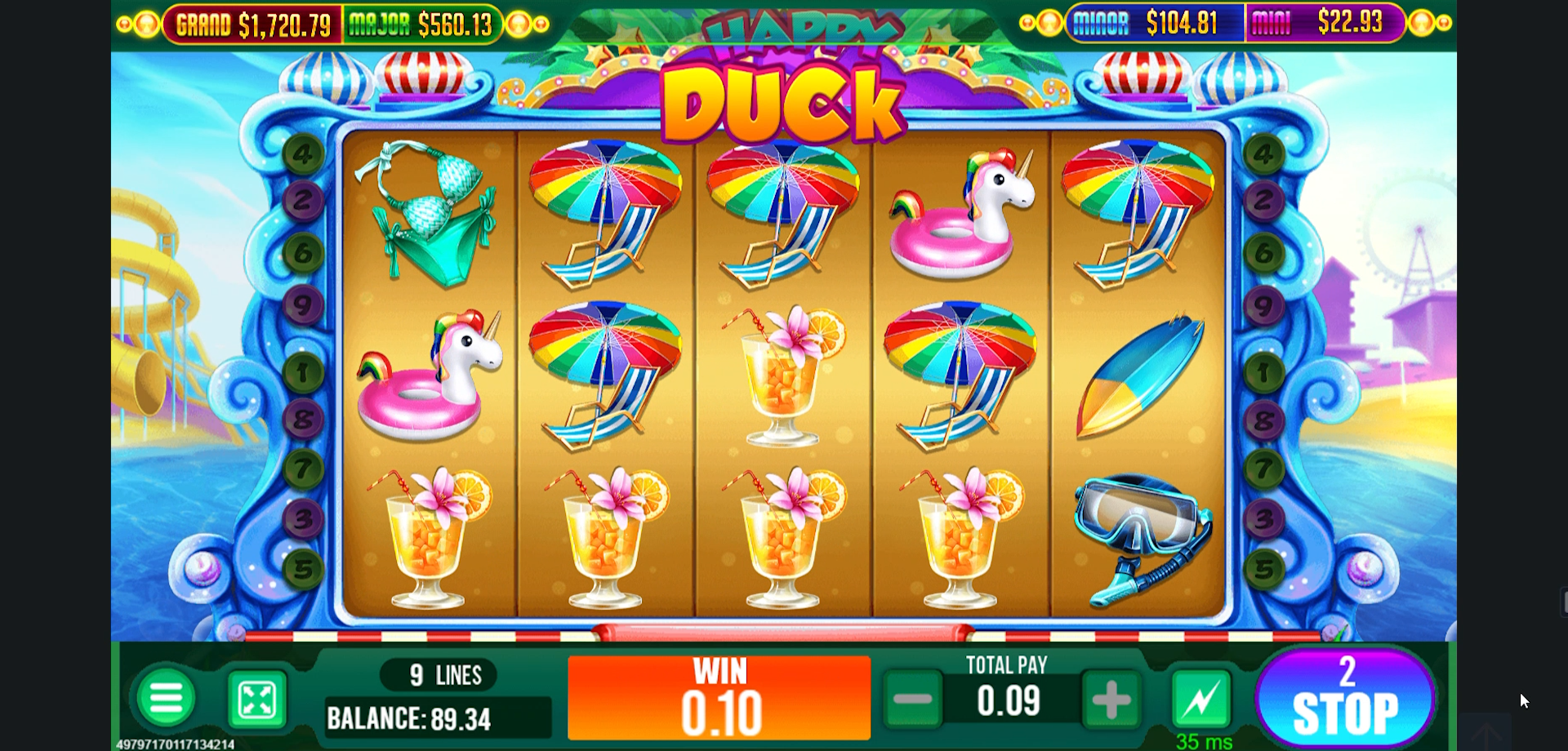Decrease bet with the minus button
This screenshot has width=1568, height=751.
click(914, 700)
